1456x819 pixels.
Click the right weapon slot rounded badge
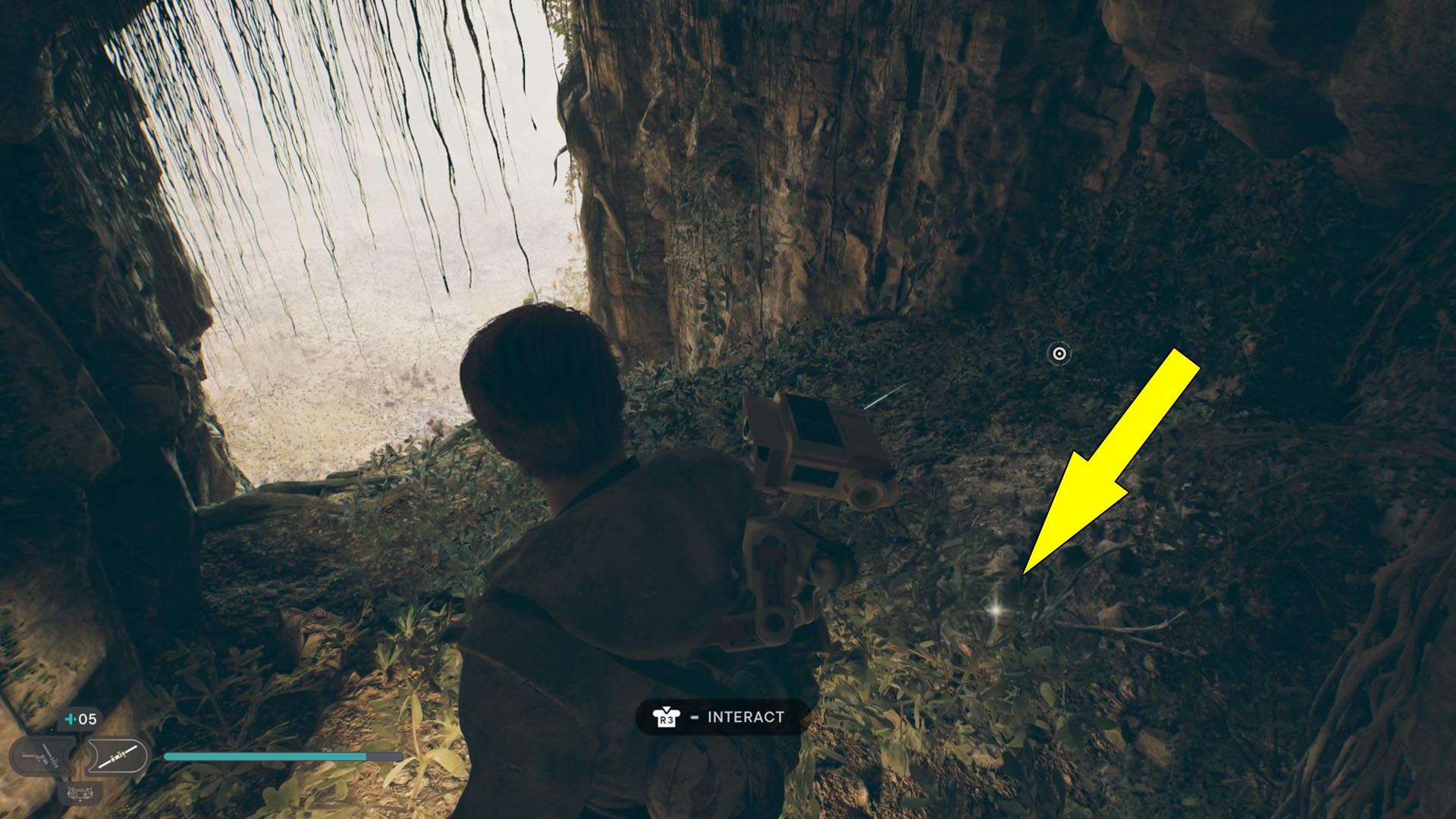point(118,755)
